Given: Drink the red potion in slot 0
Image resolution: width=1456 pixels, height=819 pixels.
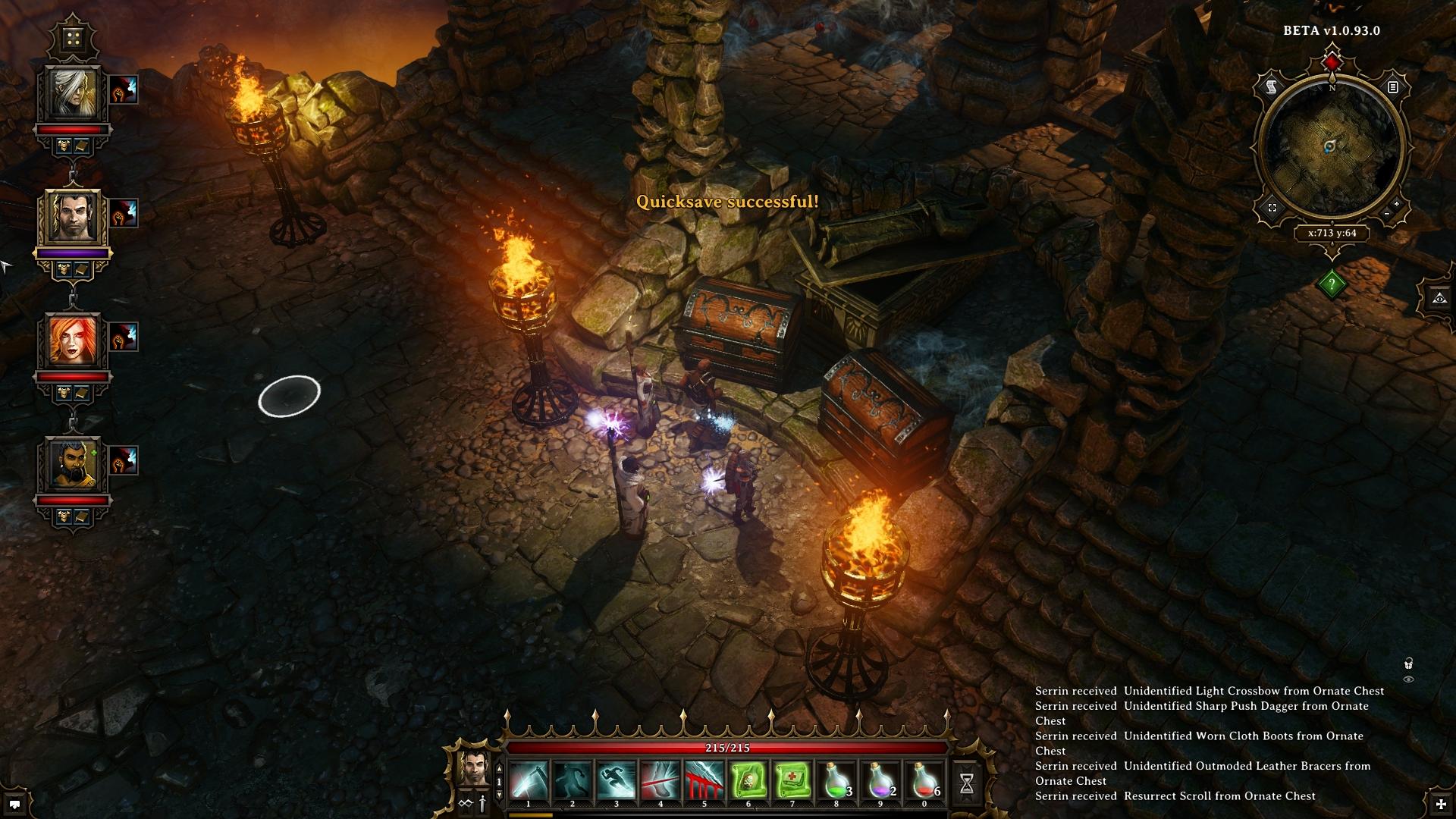Looking at the screenshot, I should 924,781.
